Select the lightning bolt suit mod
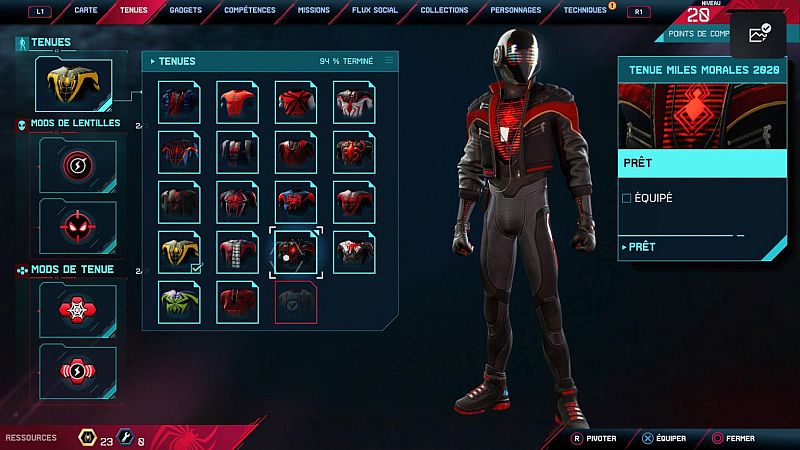The width and height of the screenshot is (800, 450). pos(77,372)
